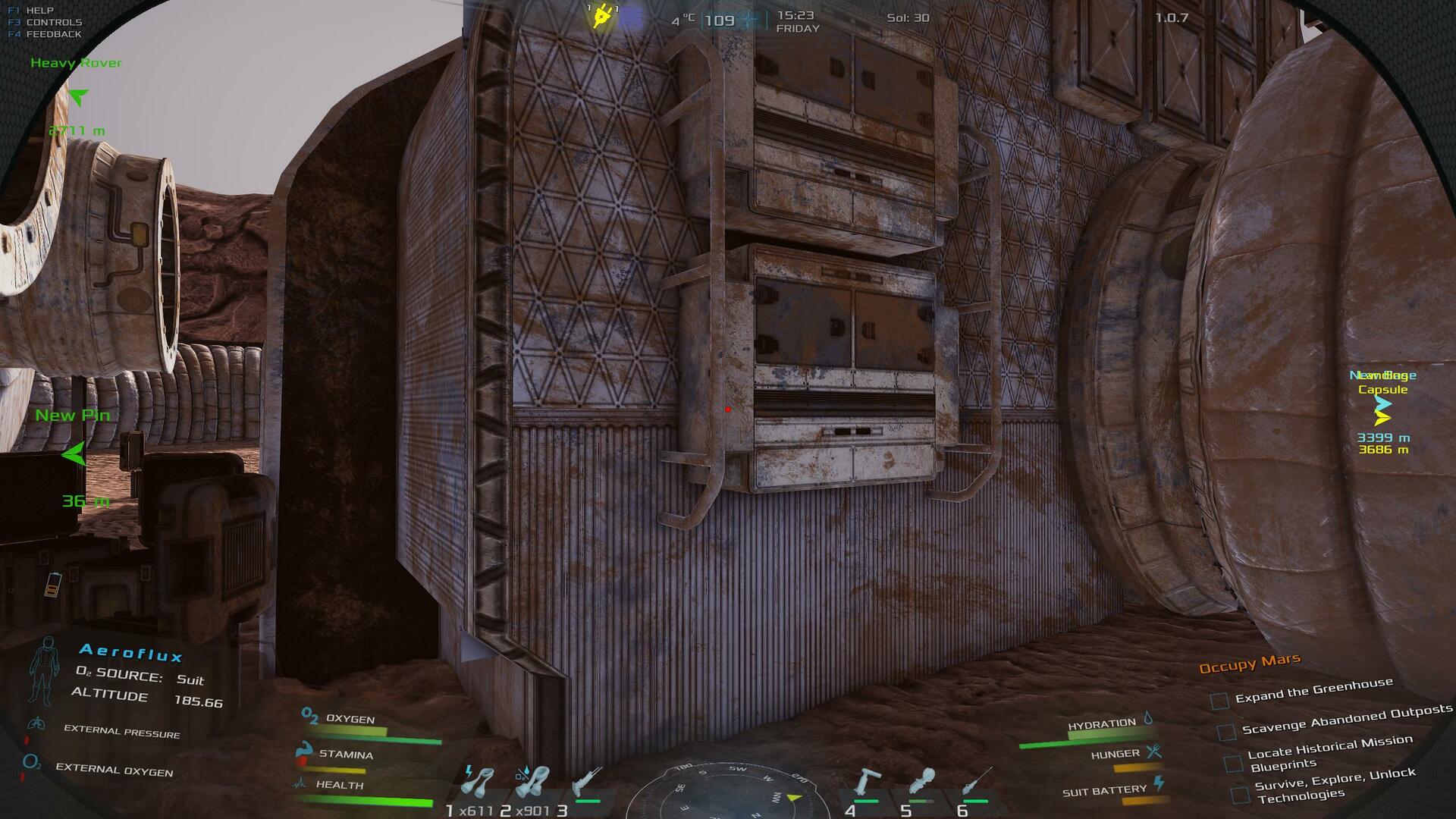Tick the Expand the Greenhouse objective checkbox
This screenshot has height=819, width=1456.
[1219, 701]
